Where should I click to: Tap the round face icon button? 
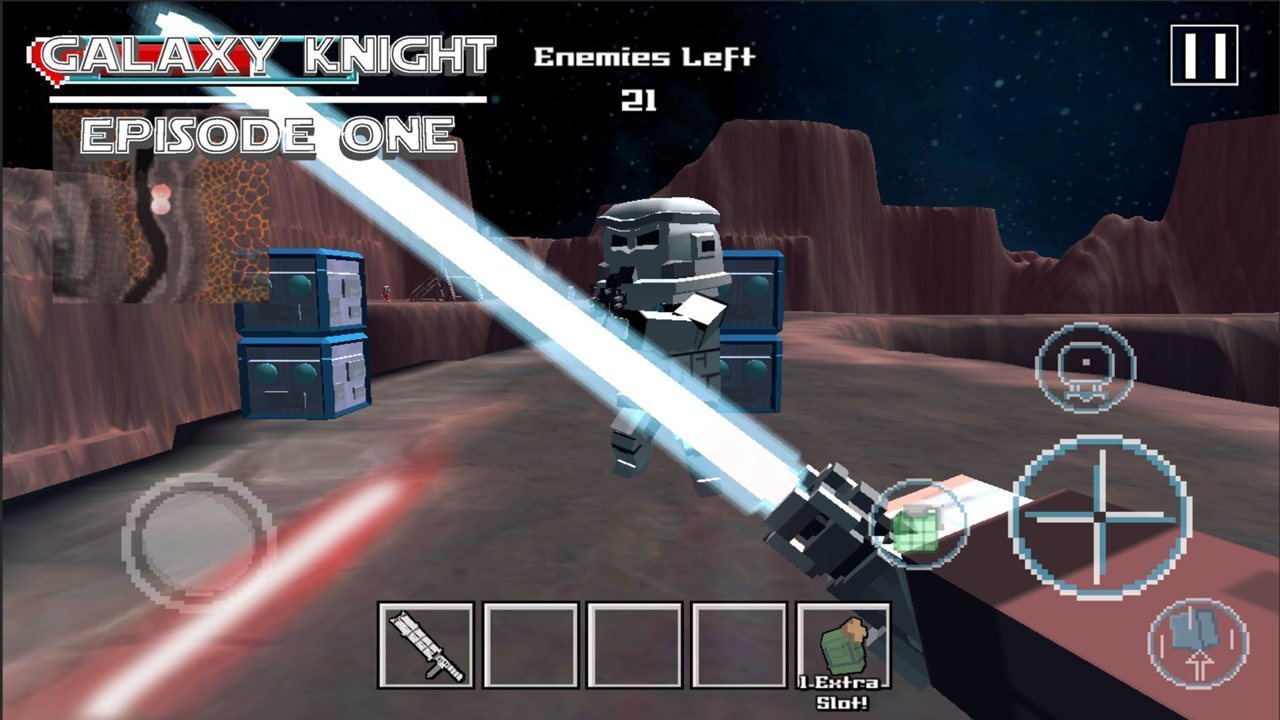[x=1085, y=367]
